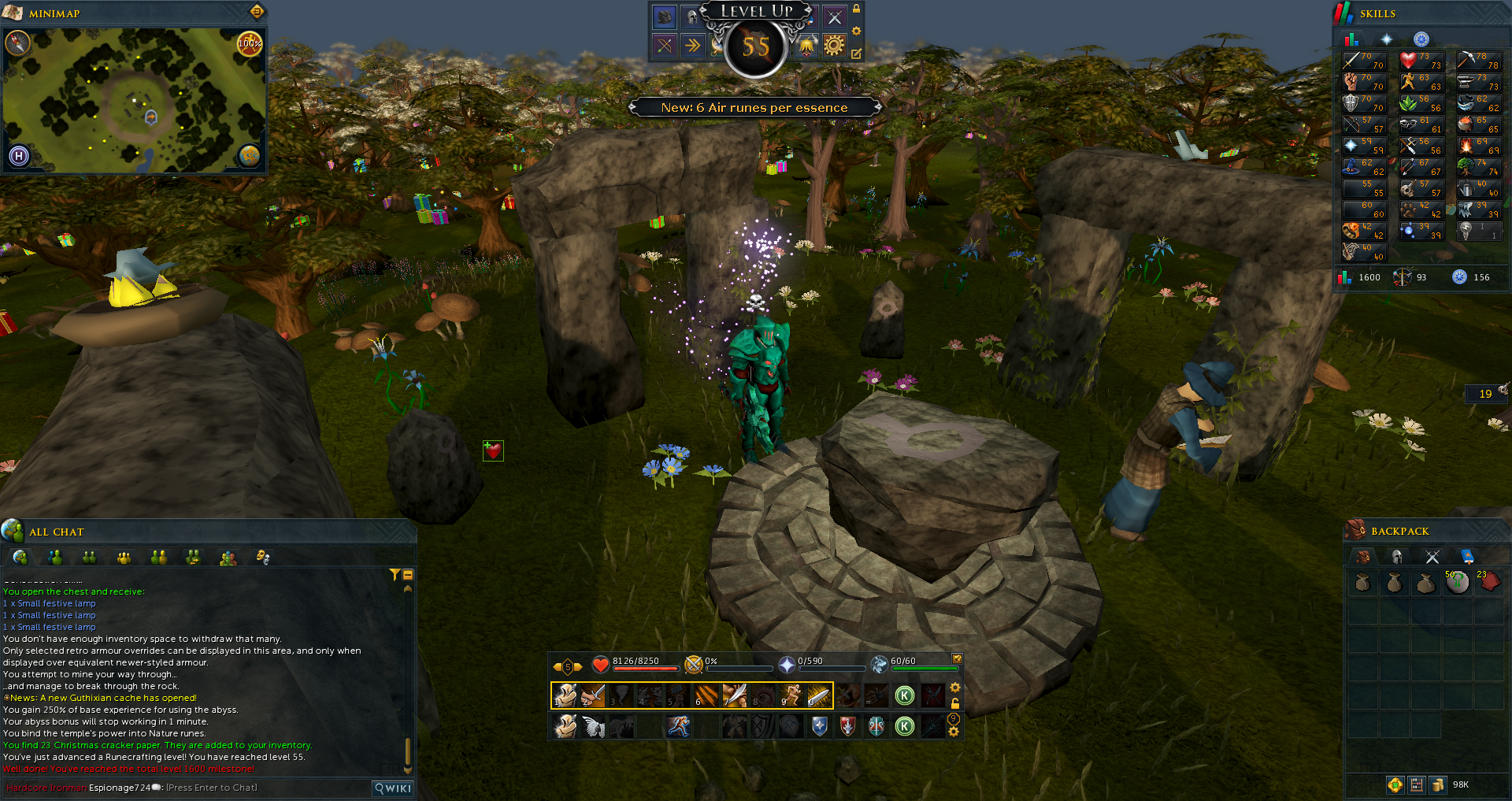Open the Magic spellbook tab
The width and height of the screenshot is (1512, 801).
pyautogui.click(x=1466, y=557)
